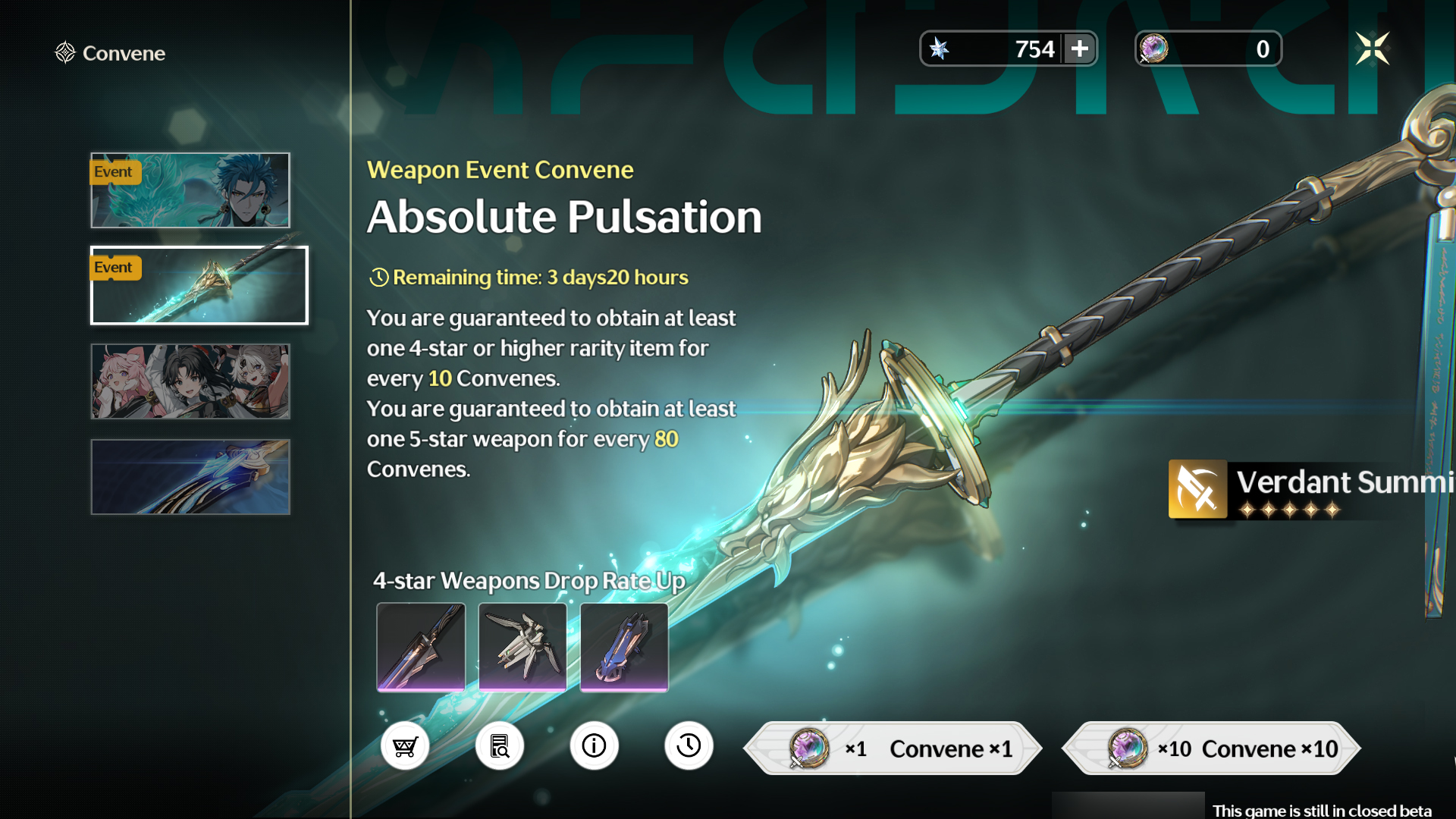
Task: Open the standard weapon banner at the bottom
Action: (x=190, y=476)
